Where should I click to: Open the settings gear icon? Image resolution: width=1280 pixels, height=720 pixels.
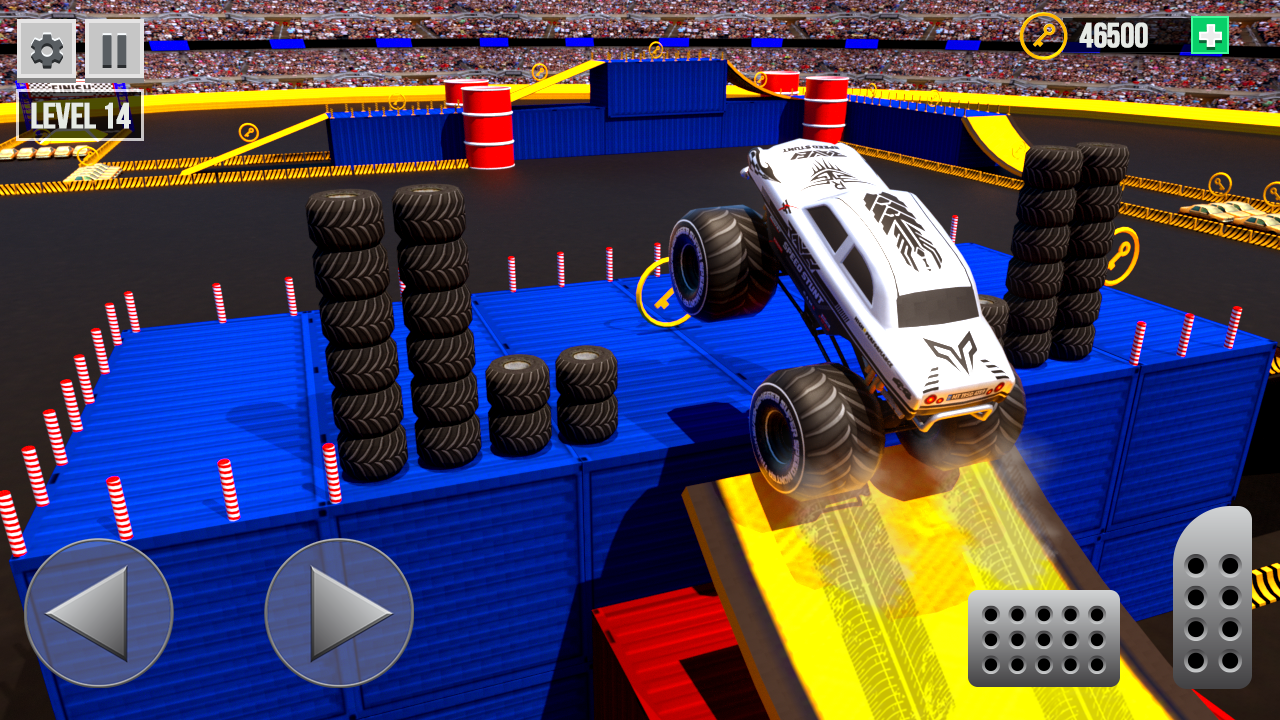[x=46, y=50]
